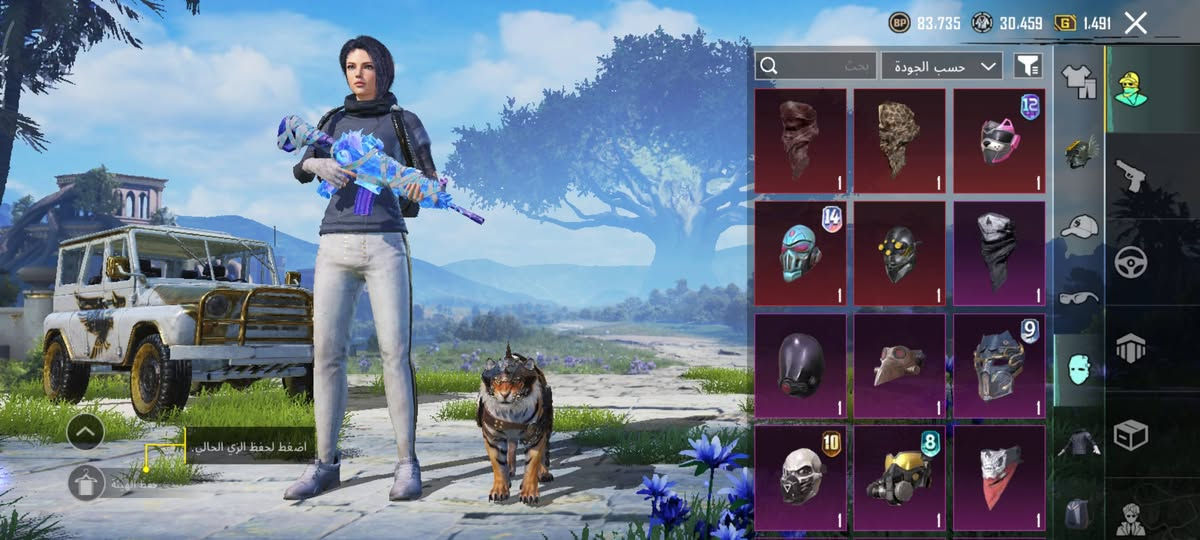The image size is (1200, 540).
Task: Select the pink-eared helmet level 12 mask
Action: point(999,140)
